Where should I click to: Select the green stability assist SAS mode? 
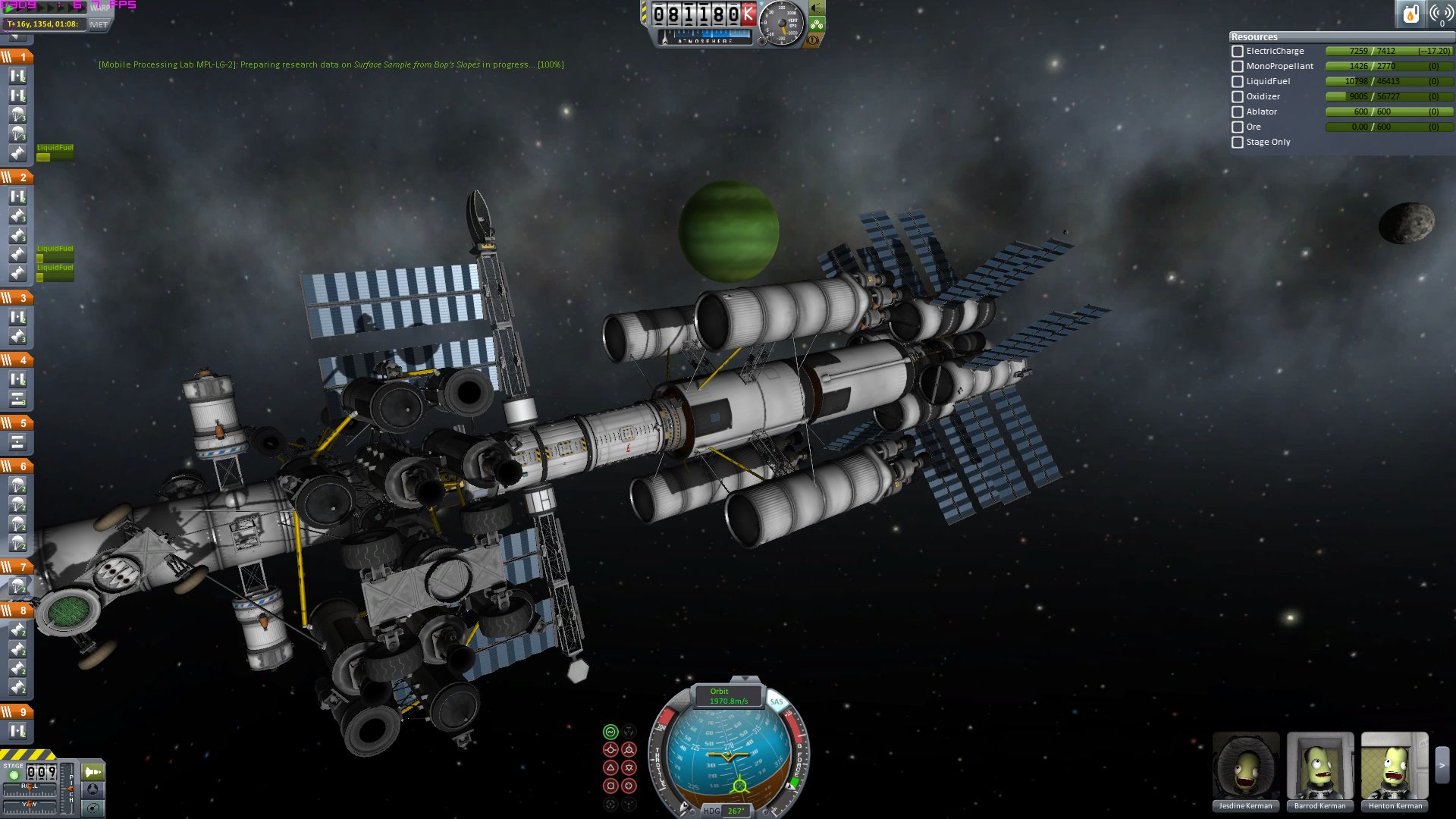click(x=610, y=732)
